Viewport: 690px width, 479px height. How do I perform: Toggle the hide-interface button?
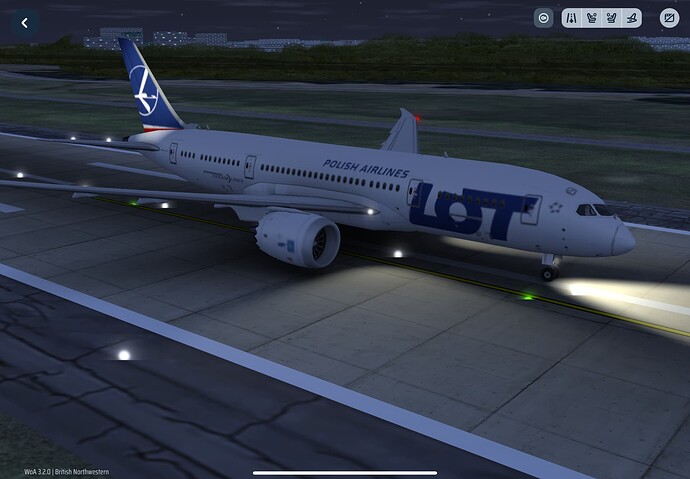point(668,18)
